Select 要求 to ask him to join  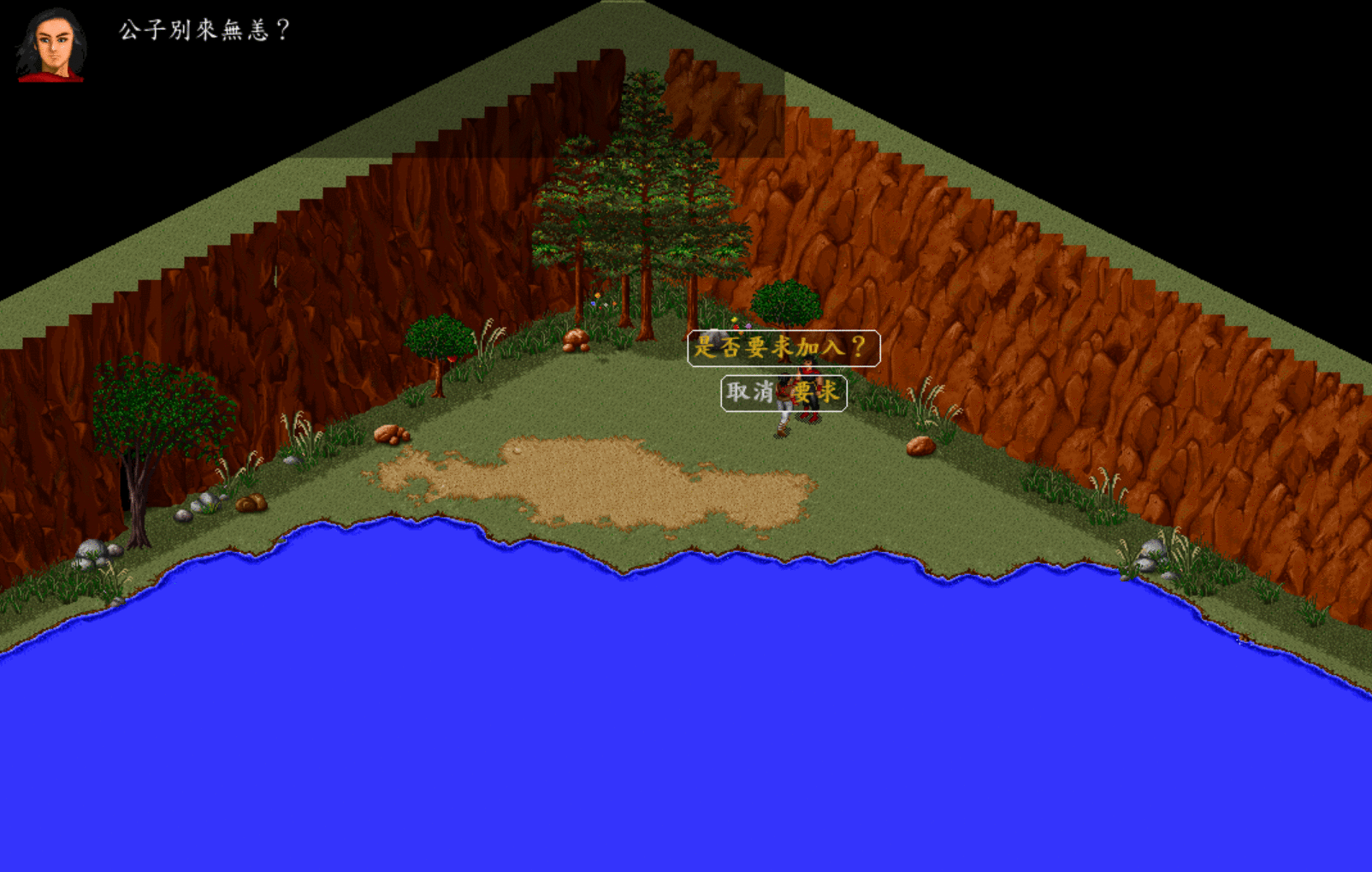tap(816, 393)
